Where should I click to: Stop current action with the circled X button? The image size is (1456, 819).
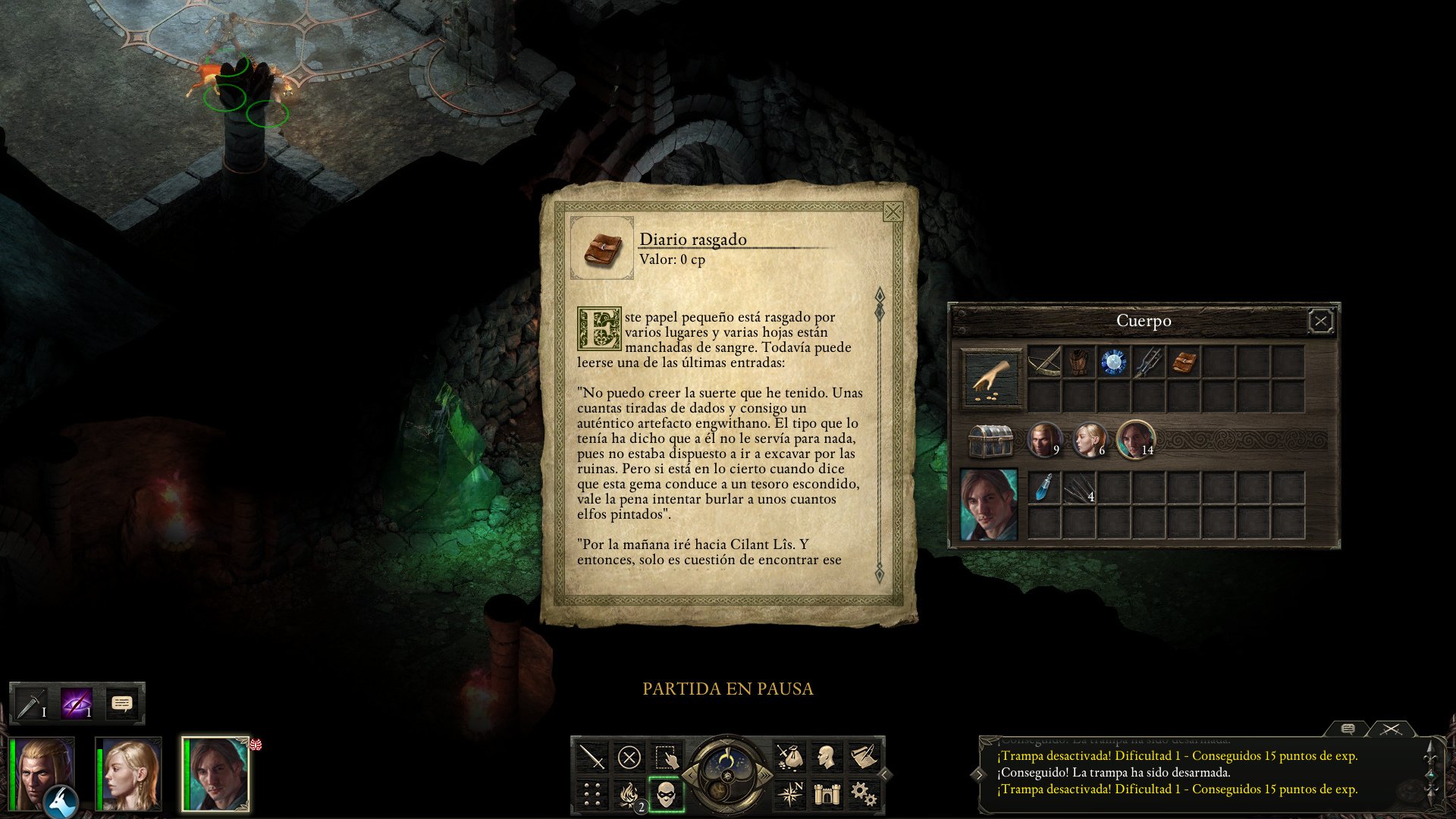point(628,756)
